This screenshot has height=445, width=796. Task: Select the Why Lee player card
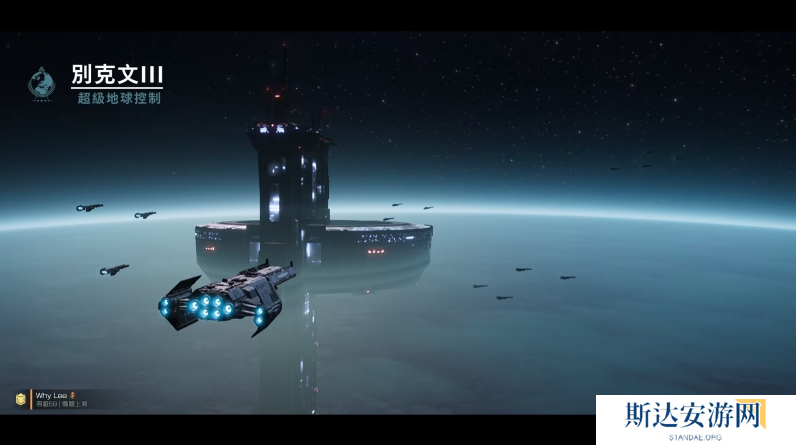[60, 399]
